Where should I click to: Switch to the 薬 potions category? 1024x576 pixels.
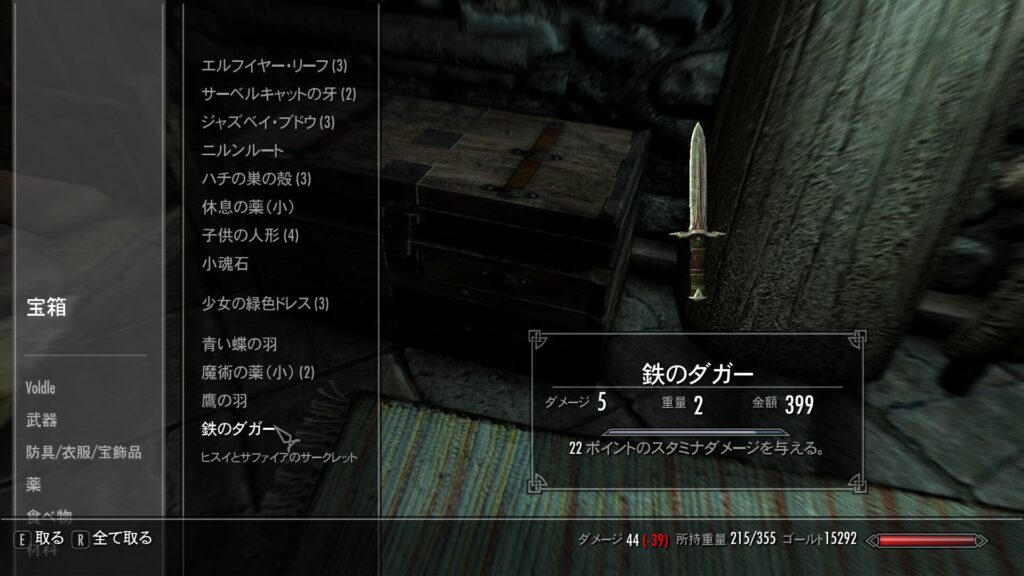[34, 484]
